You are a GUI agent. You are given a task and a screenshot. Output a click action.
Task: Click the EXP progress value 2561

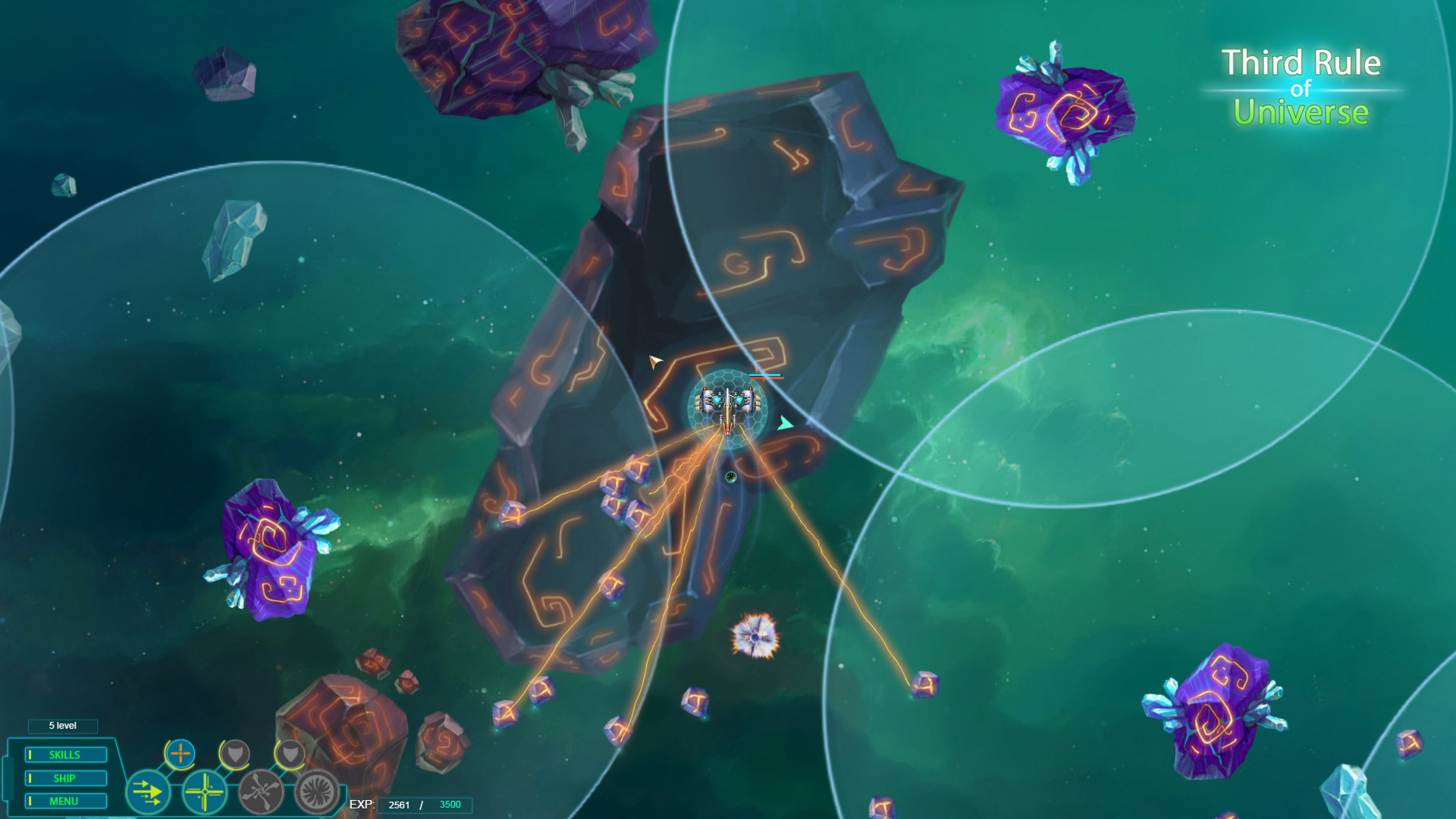[x=399, y=805]
